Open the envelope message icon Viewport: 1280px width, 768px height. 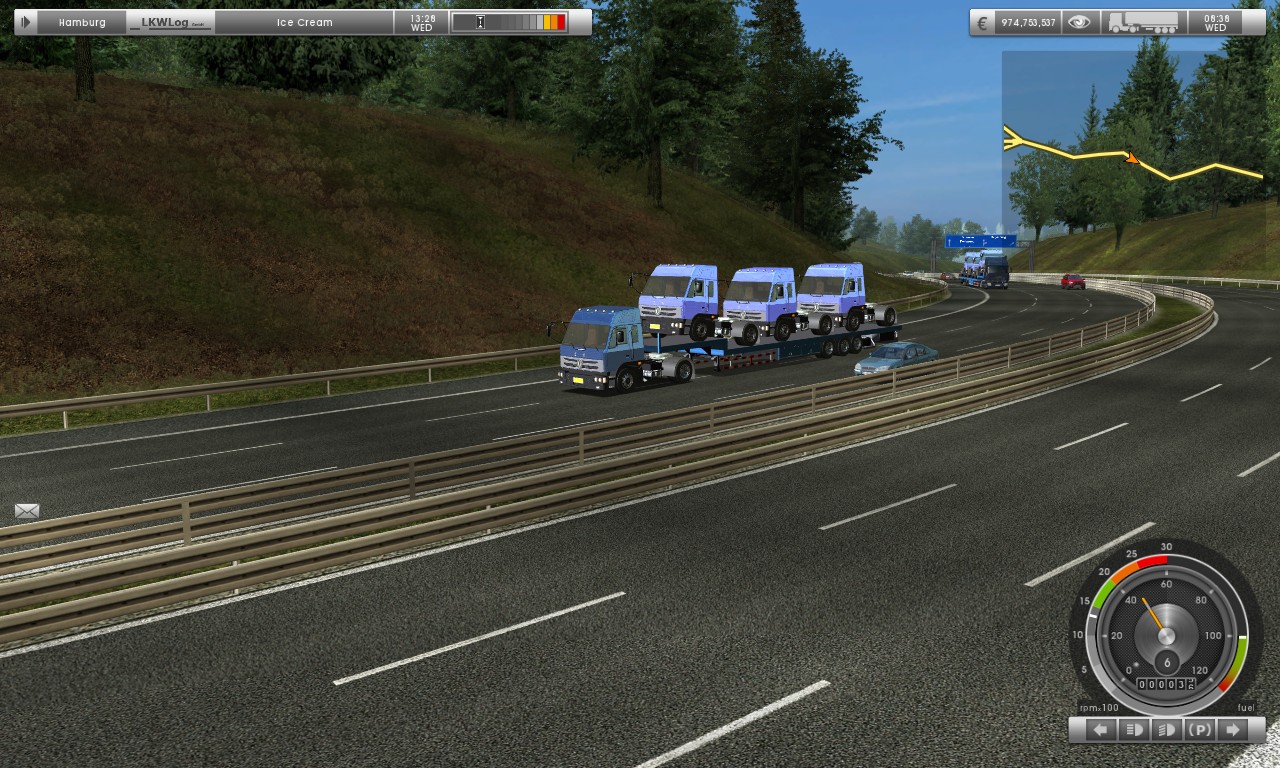tap(27, 511)
